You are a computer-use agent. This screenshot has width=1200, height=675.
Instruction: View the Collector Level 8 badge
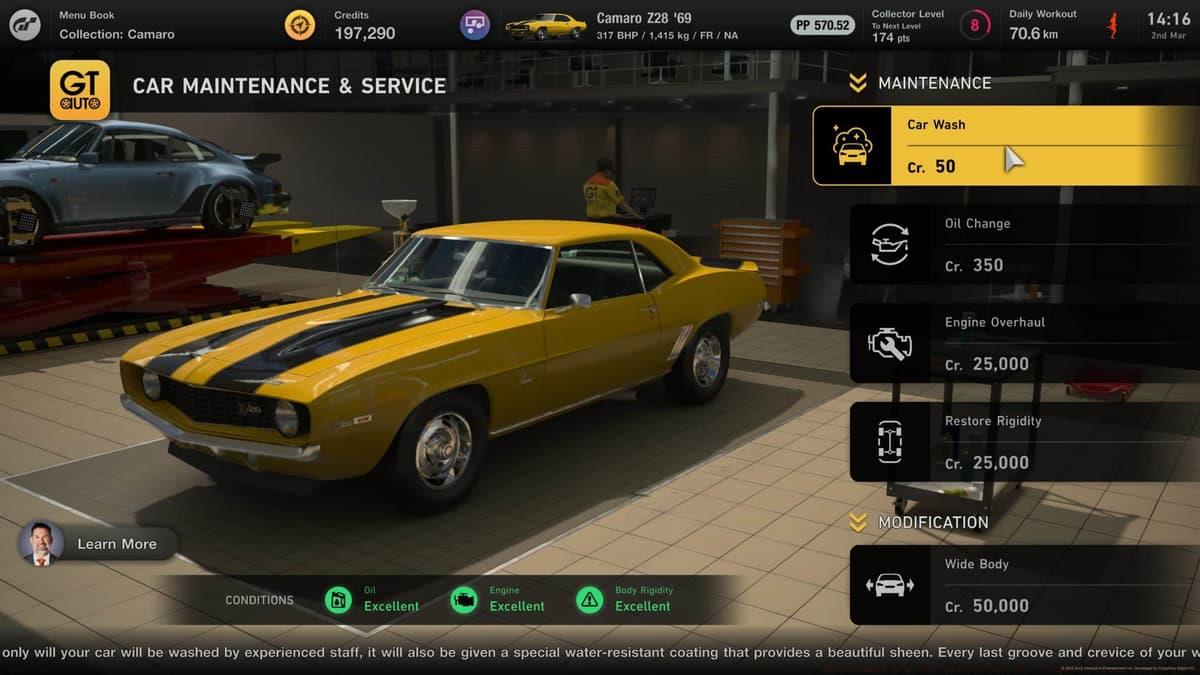point(974,25)
